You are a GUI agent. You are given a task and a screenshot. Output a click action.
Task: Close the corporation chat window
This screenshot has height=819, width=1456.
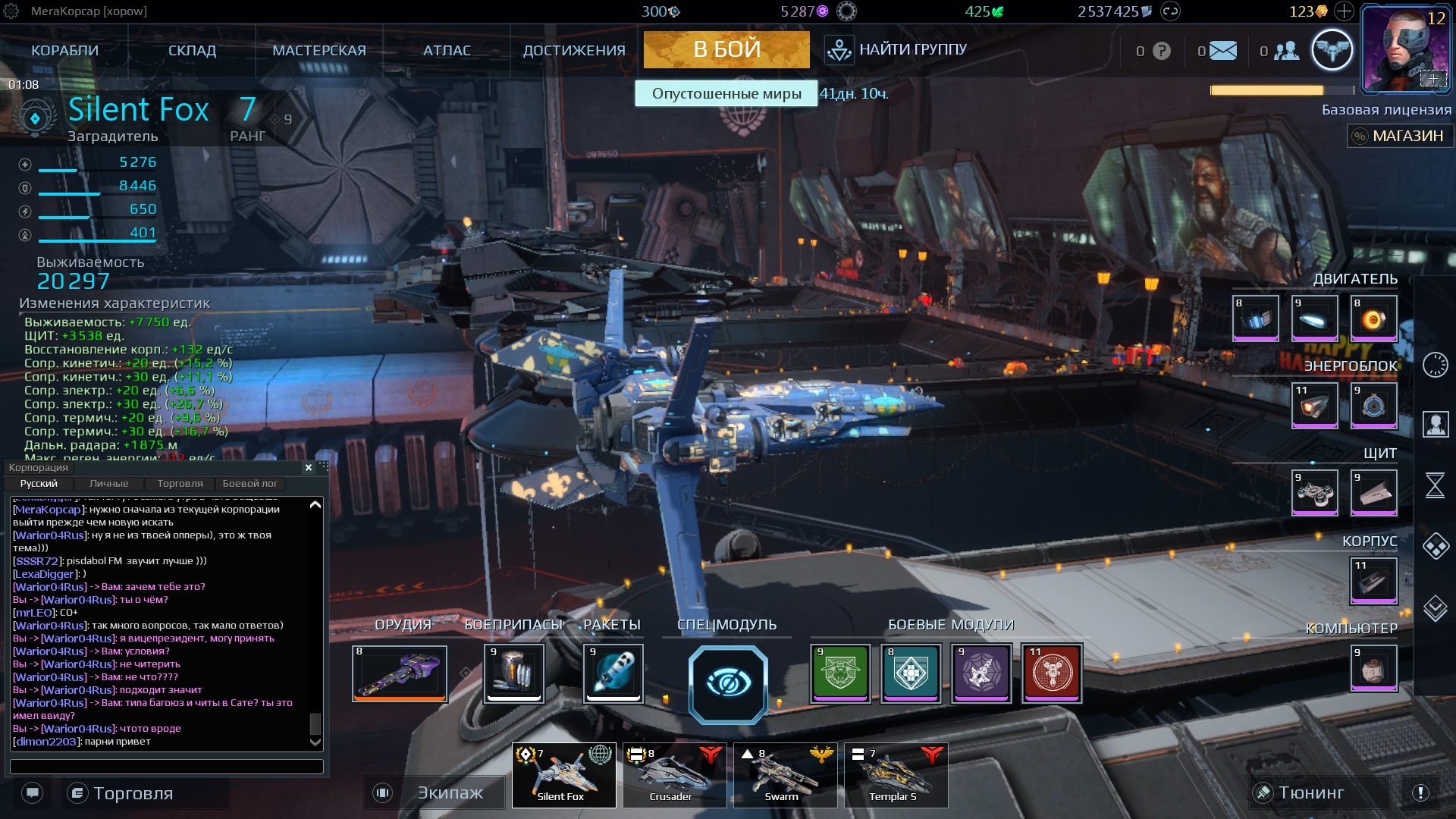[x=309, y=468]
